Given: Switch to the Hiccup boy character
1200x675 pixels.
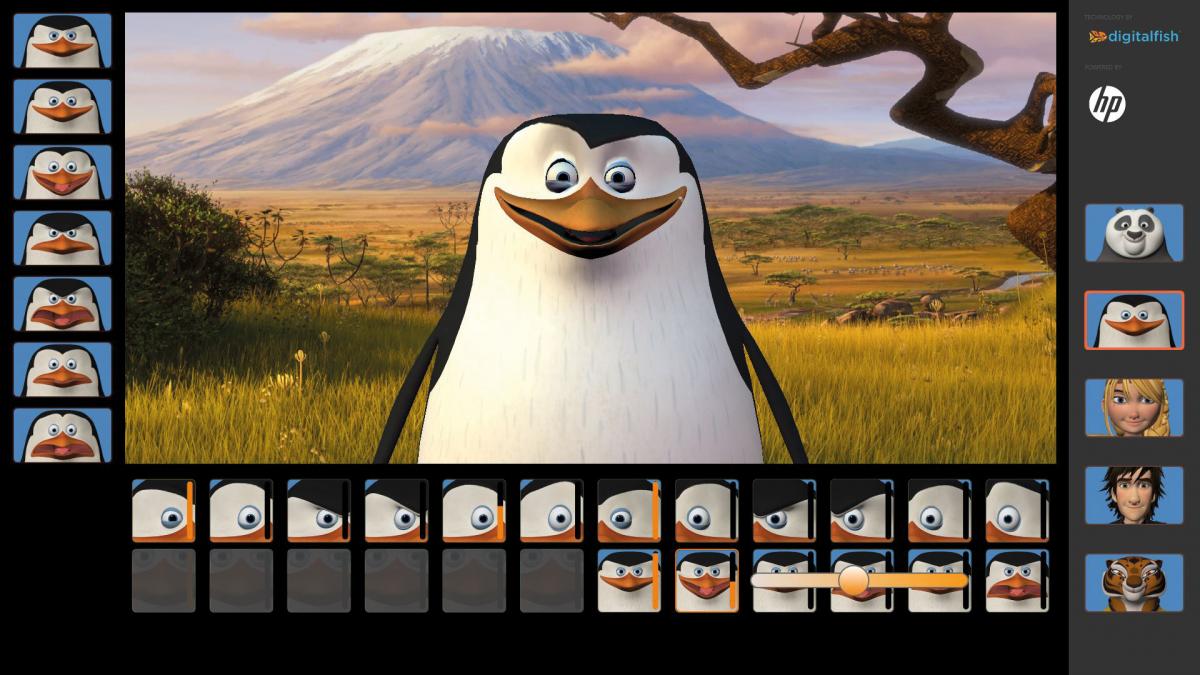Looking at the screenshot, I should [x=1134, y=494].
